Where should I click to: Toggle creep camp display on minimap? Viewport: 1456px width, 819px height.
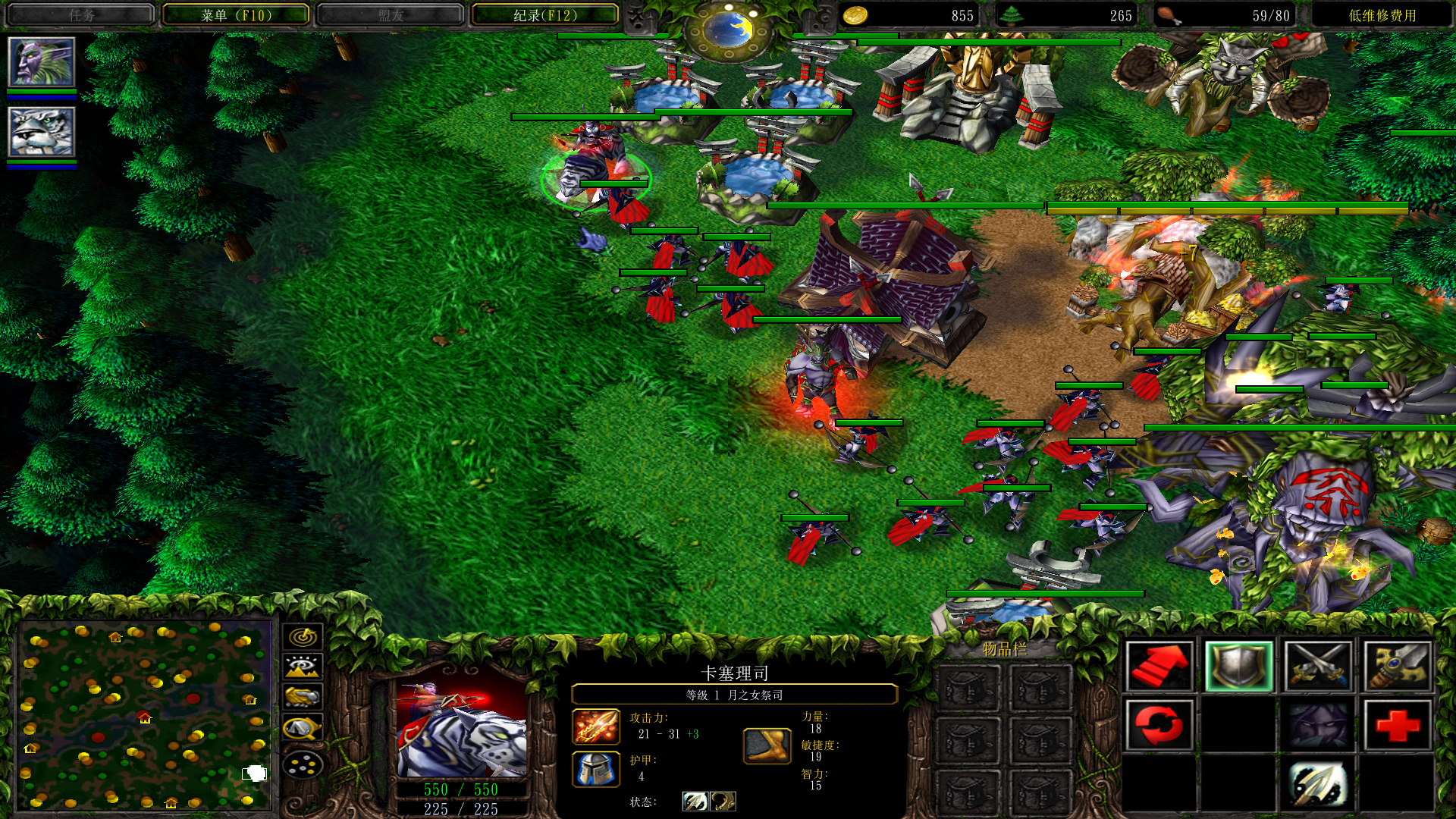coord(303,729)
